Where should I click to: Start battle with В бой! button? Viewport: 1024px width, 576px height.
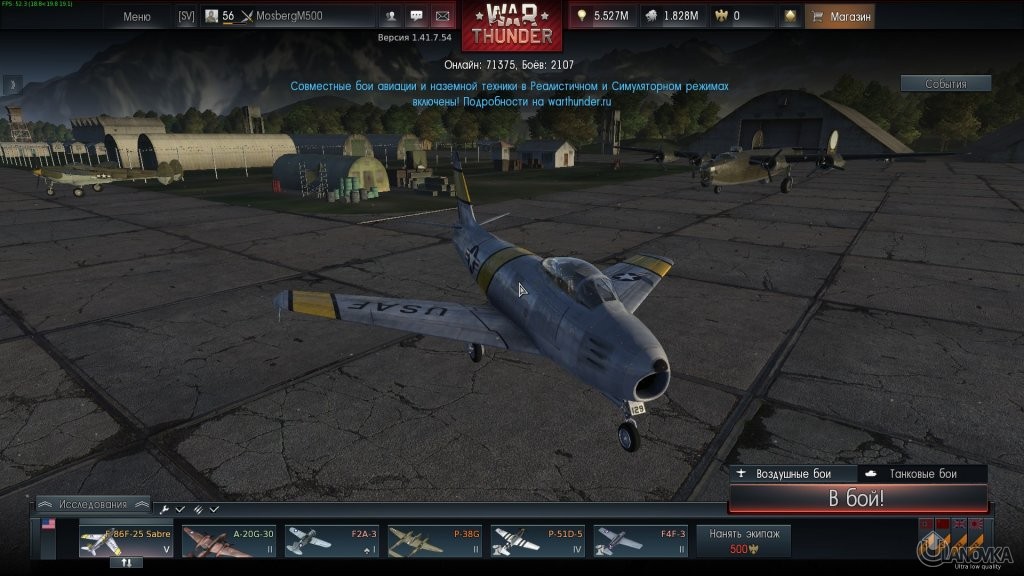point(857,498)
